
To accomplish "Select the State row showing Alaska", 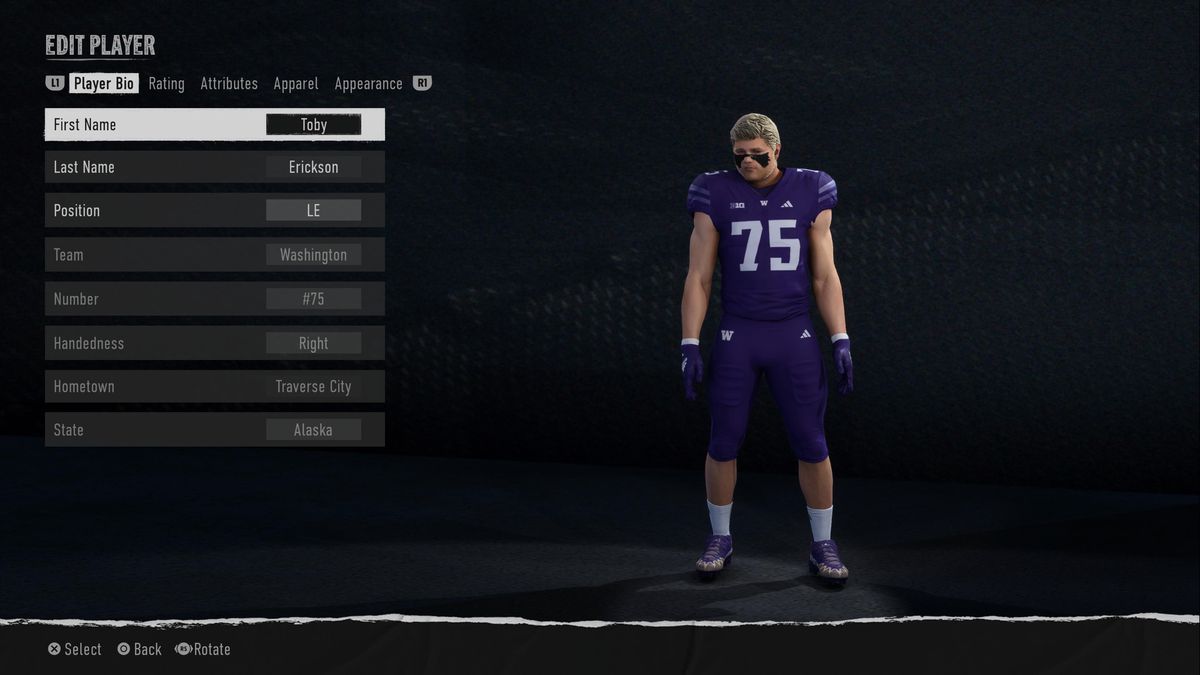I will 215,430.
